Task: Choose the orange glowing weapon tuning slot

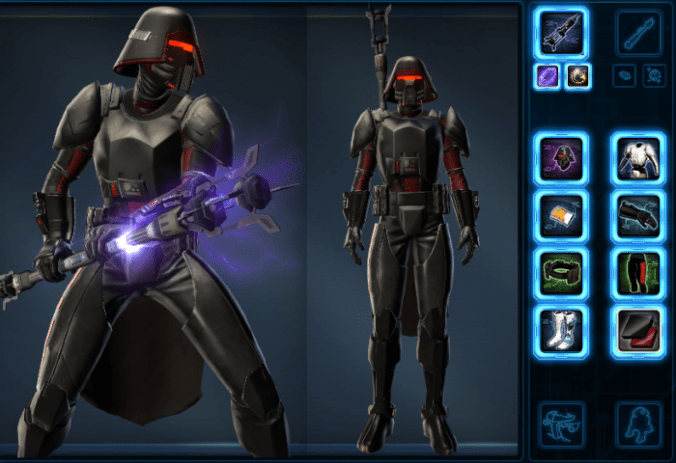Action: pos(577,77)
